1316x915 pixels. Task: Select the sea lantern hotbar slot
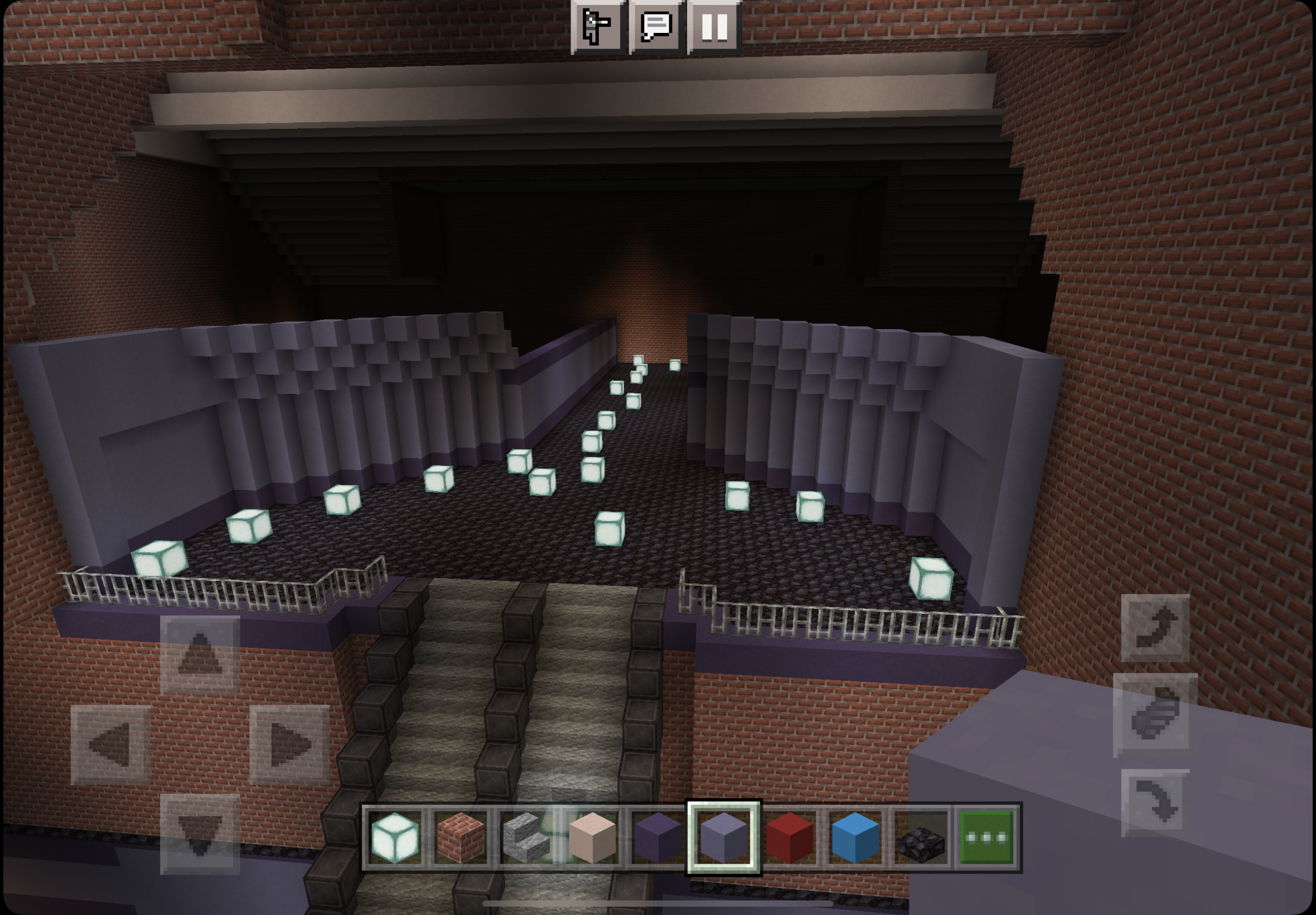point(395,837)
